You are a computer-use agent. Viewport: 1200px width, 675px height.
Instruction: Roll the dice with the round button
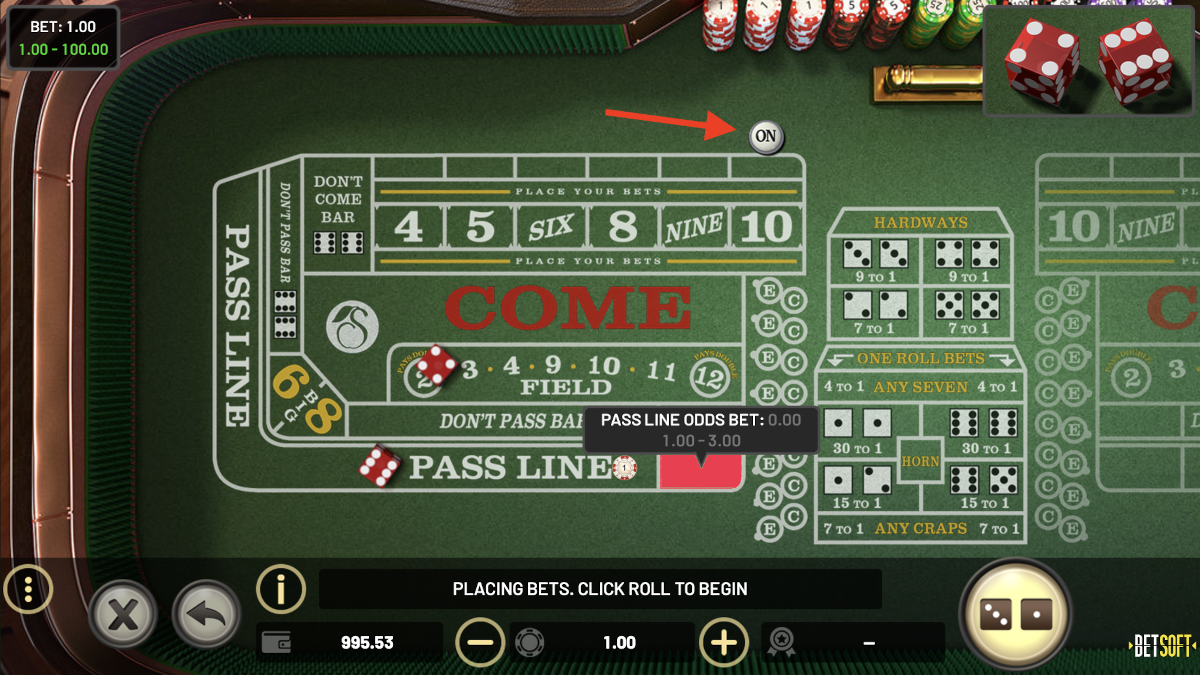point(1014,613)
